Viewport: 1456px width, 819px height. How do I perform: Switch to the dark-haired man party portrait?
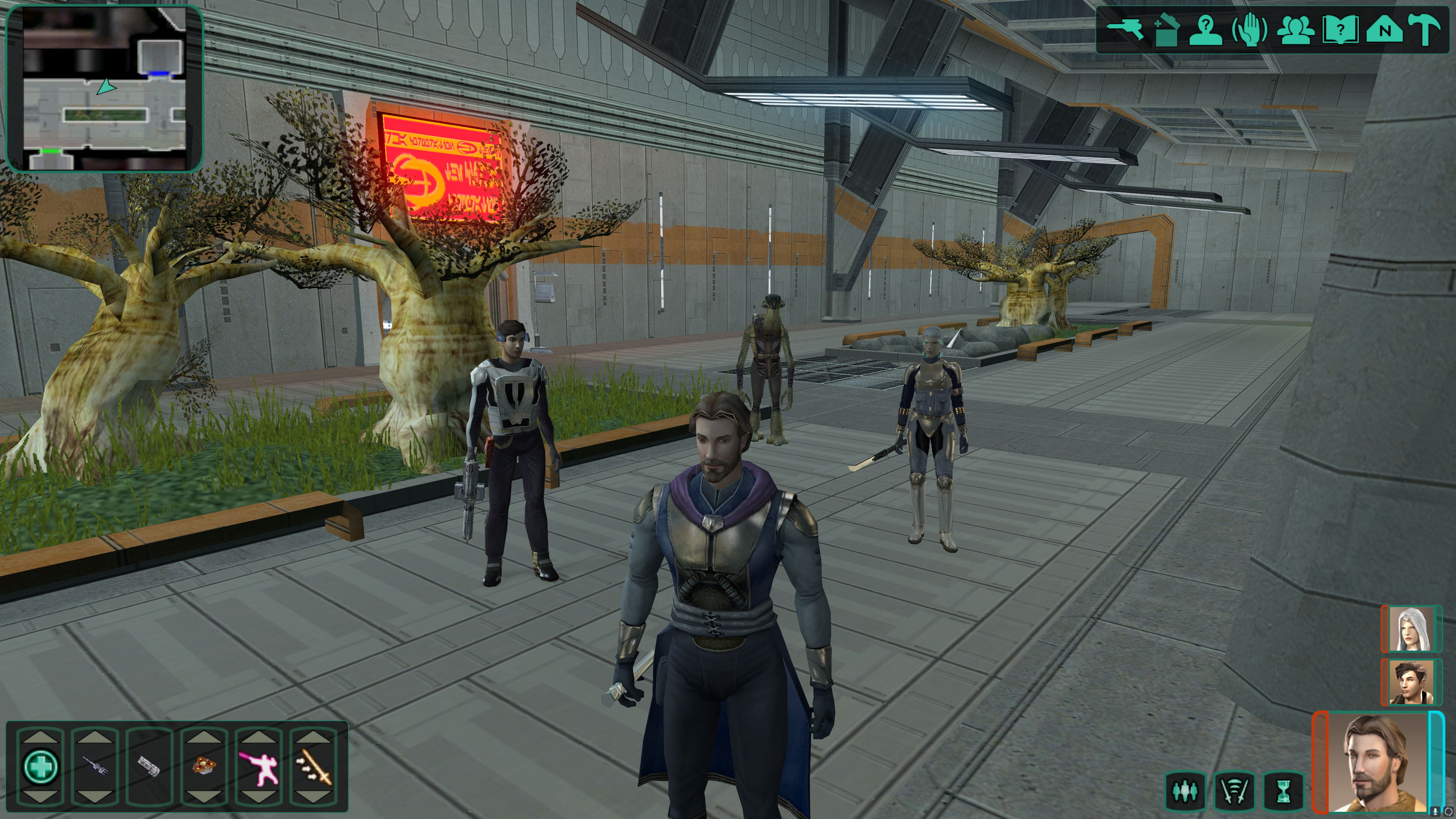1411,682
